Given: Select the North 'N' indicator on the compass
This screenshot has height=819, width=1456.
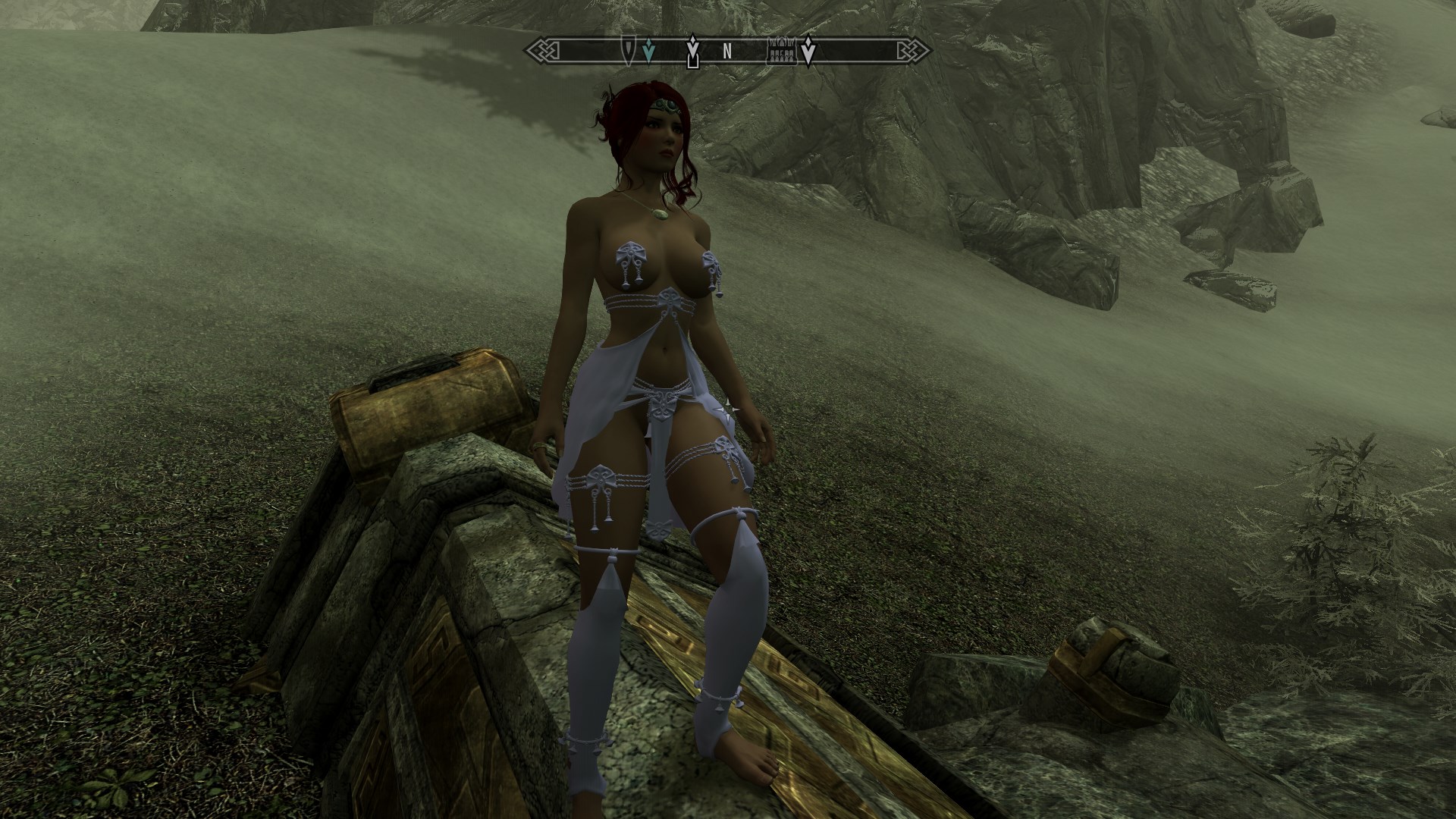Looking at the screenshot, I should (727, 52).
